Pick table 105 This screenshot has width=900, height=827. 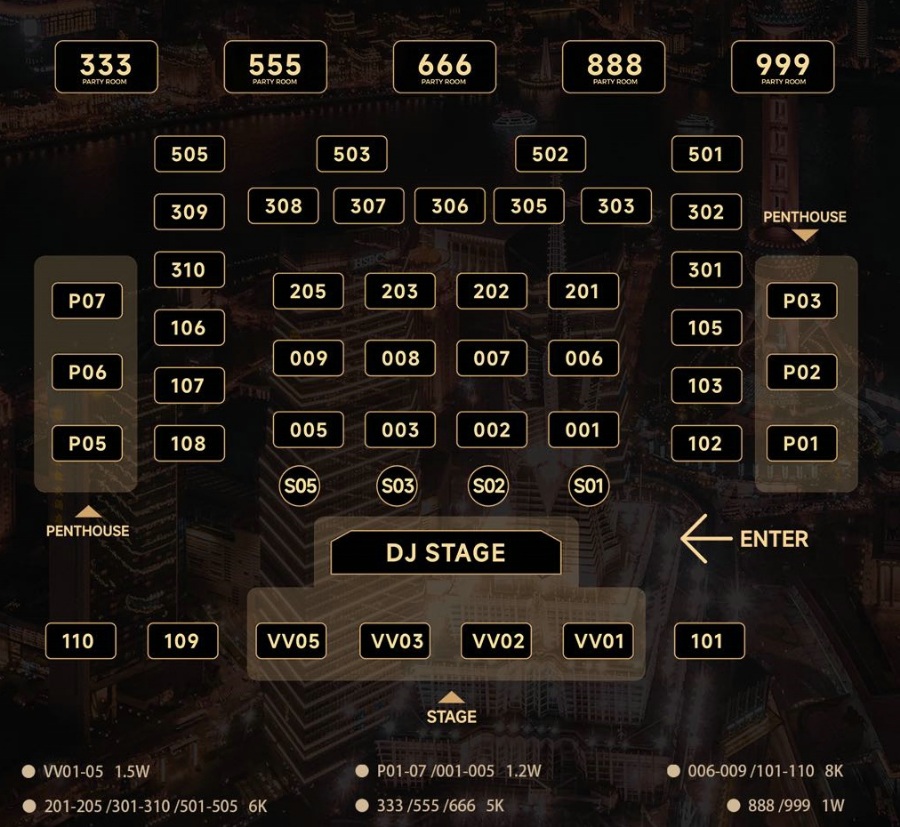click(707, 328)
